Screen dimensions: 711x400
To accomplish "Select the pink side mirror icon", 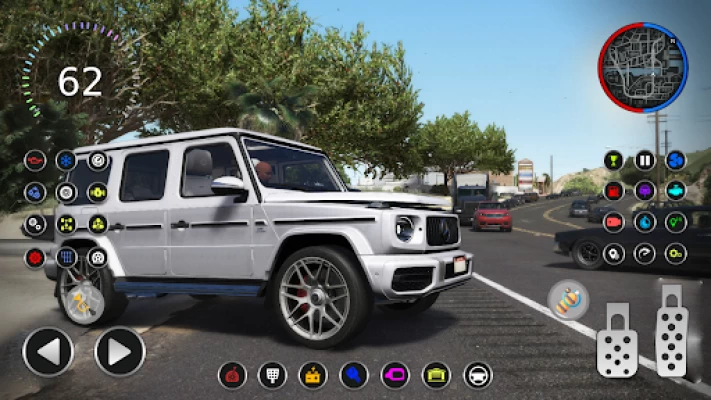I will (x=395, y=375).
